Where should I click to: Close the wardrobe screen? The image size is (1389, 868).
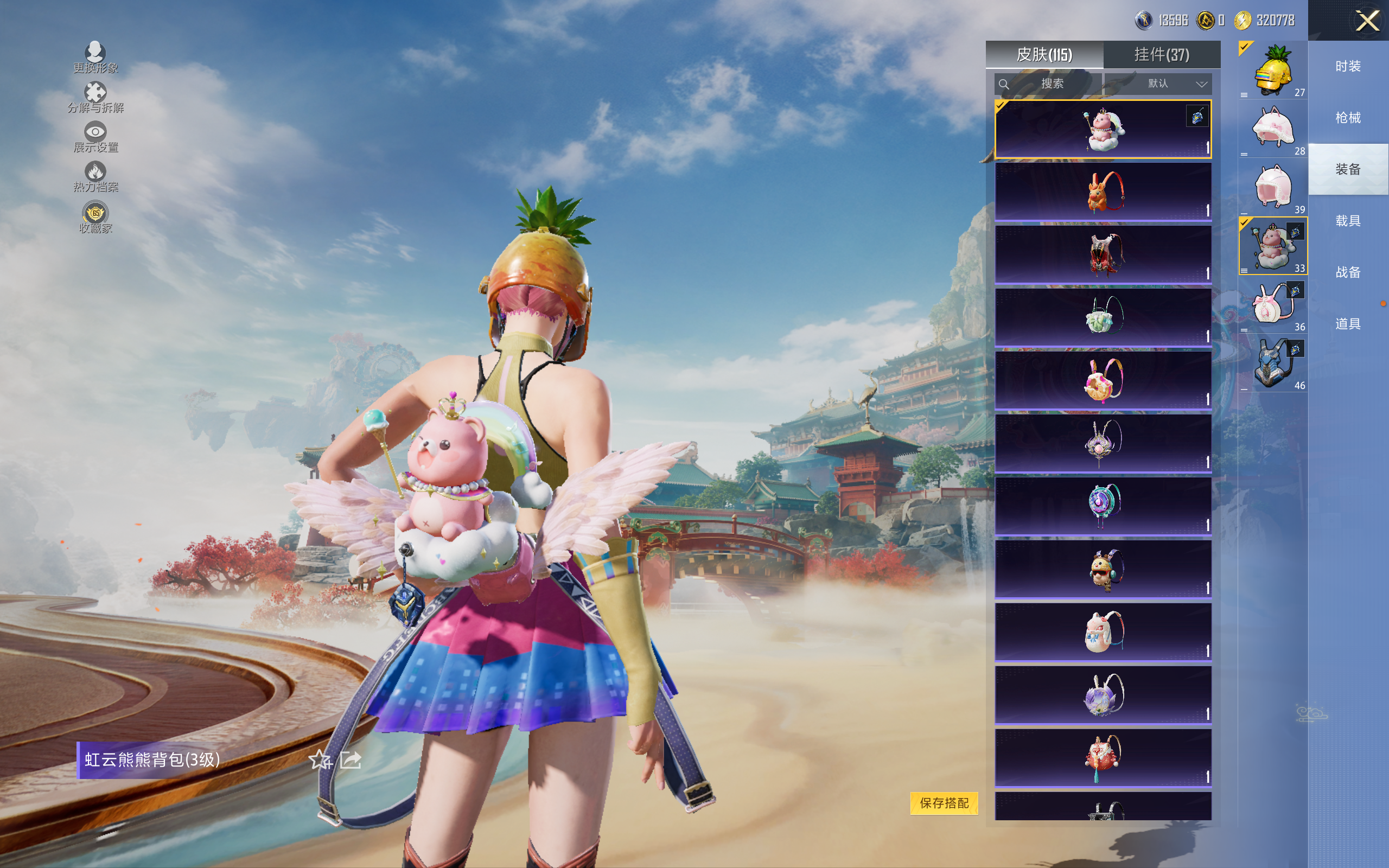(1367, 21)
